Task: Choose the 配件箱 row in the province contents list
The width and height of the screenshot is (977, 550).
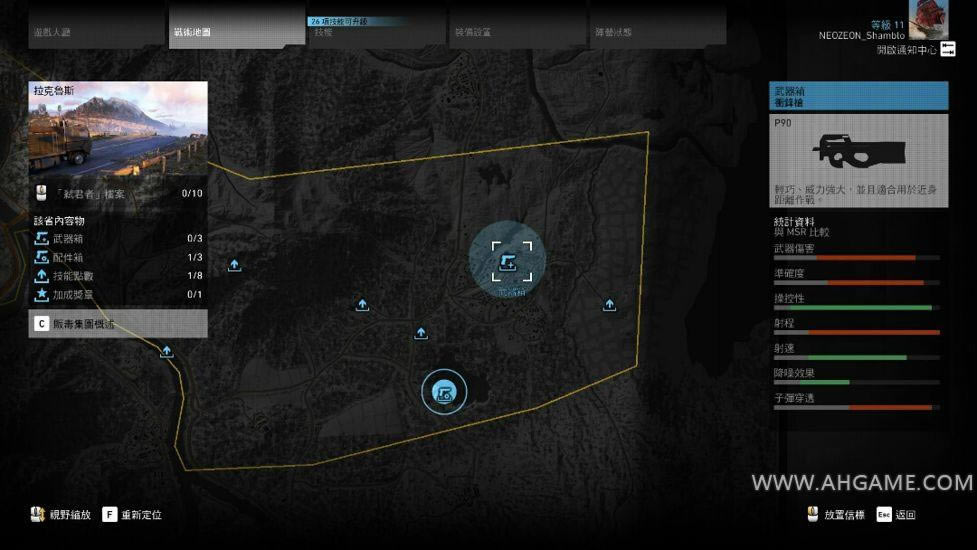Action: (118, 257)
